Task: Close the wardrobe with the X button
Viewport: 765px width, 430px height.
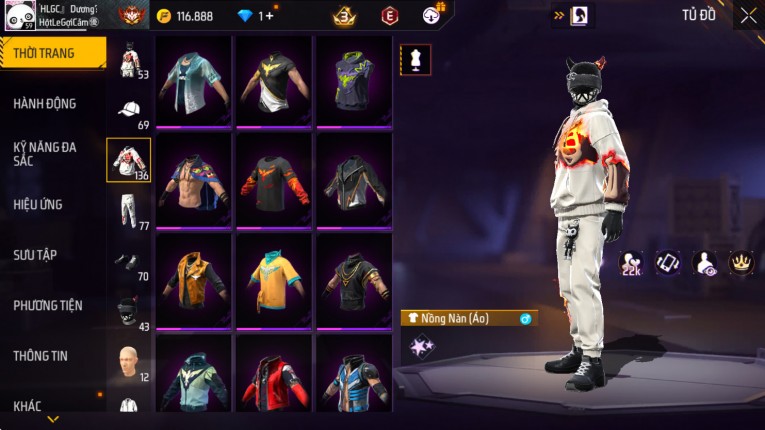Action: (748, 15)
